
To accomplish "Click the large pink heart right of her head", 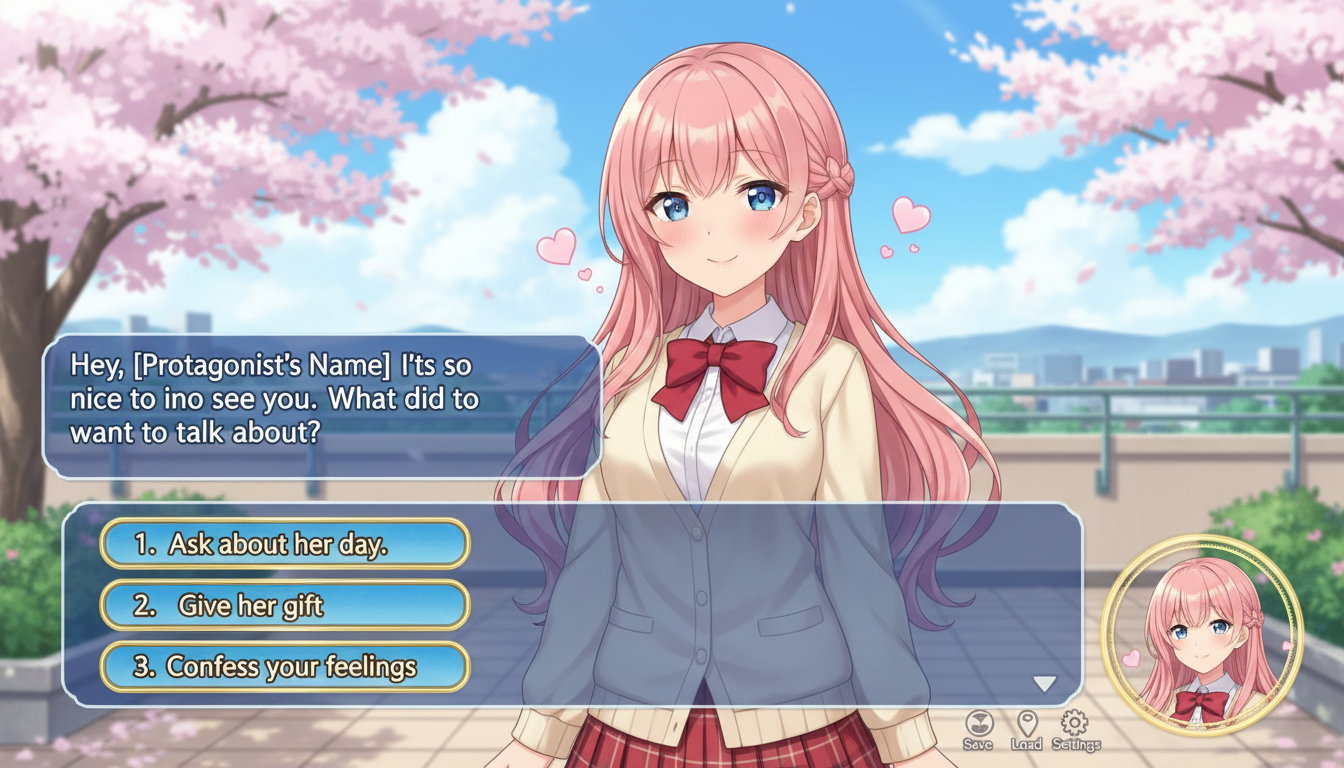I will (910, 213).
